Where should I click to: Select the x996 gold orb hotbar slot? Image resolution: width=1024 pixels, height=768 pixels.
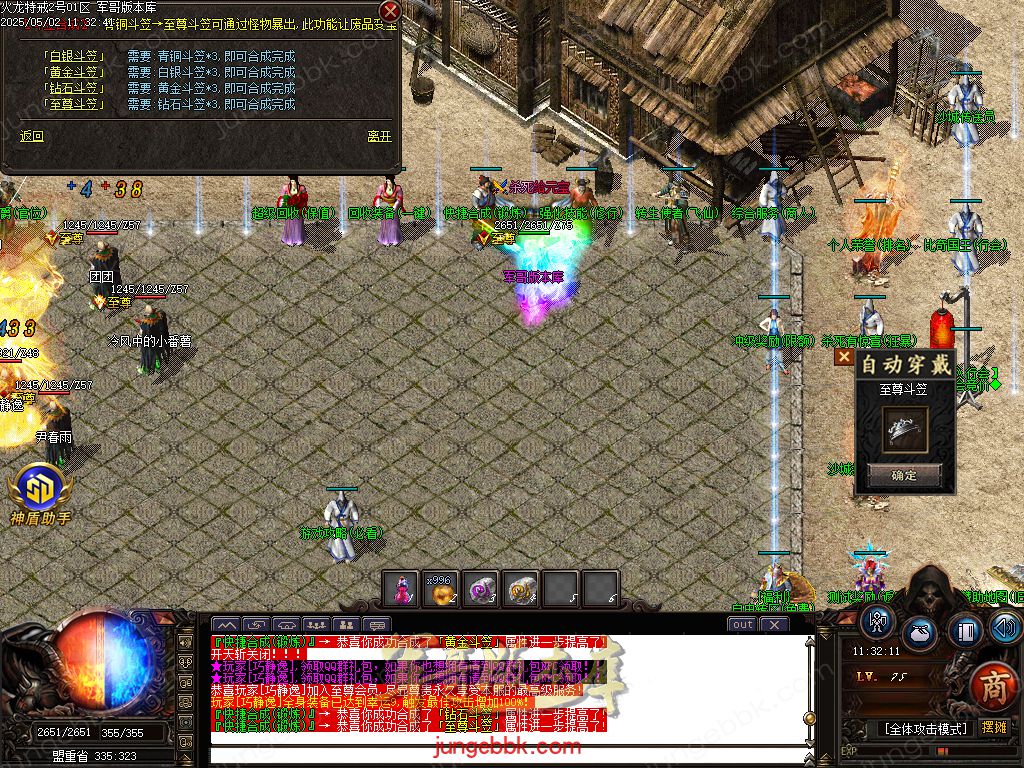441,589
